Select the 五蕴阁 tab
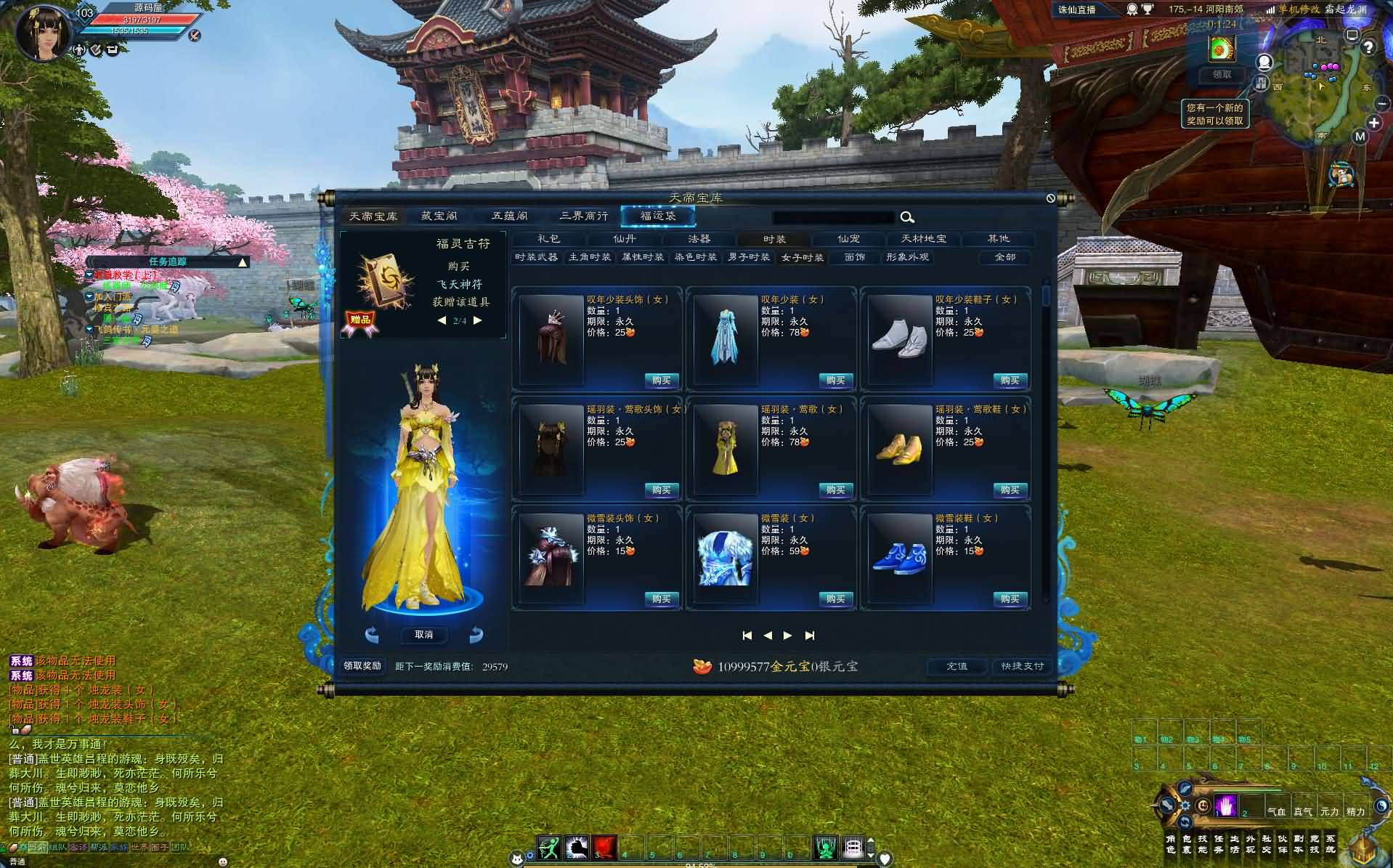This screenshot has height=868, width=1393. click(x=510, y=216)
